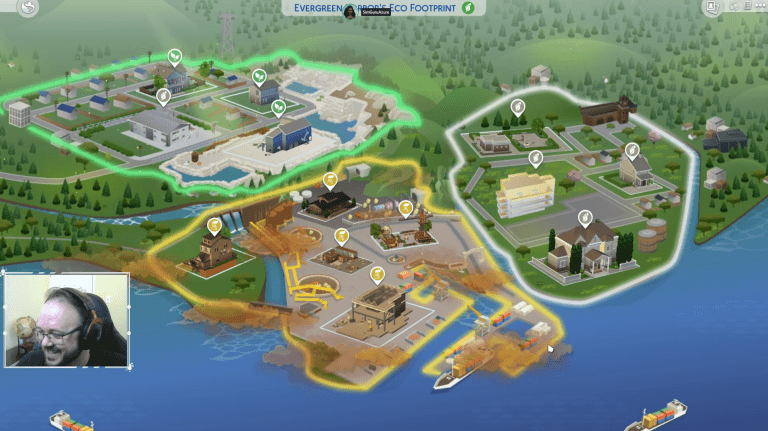Select the marker above the dark-roofed industrial building

pyautogui.click(x=330, y=180)
